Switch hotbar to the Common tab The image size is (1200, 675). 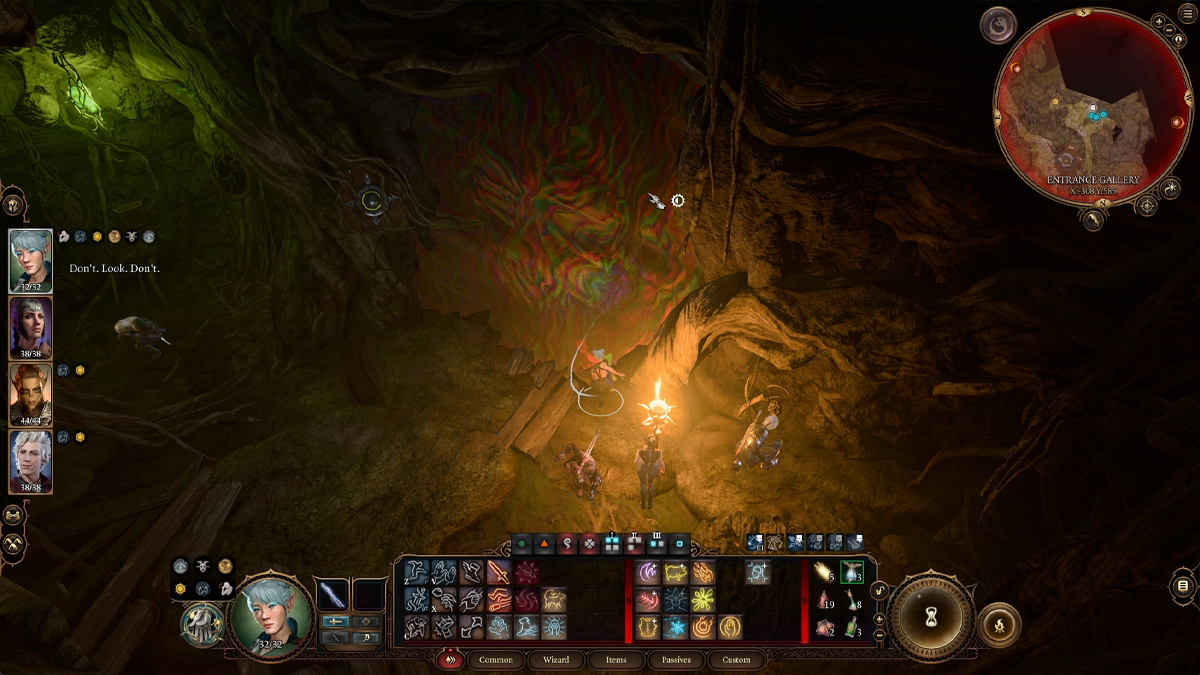click(x=495, y=660)
